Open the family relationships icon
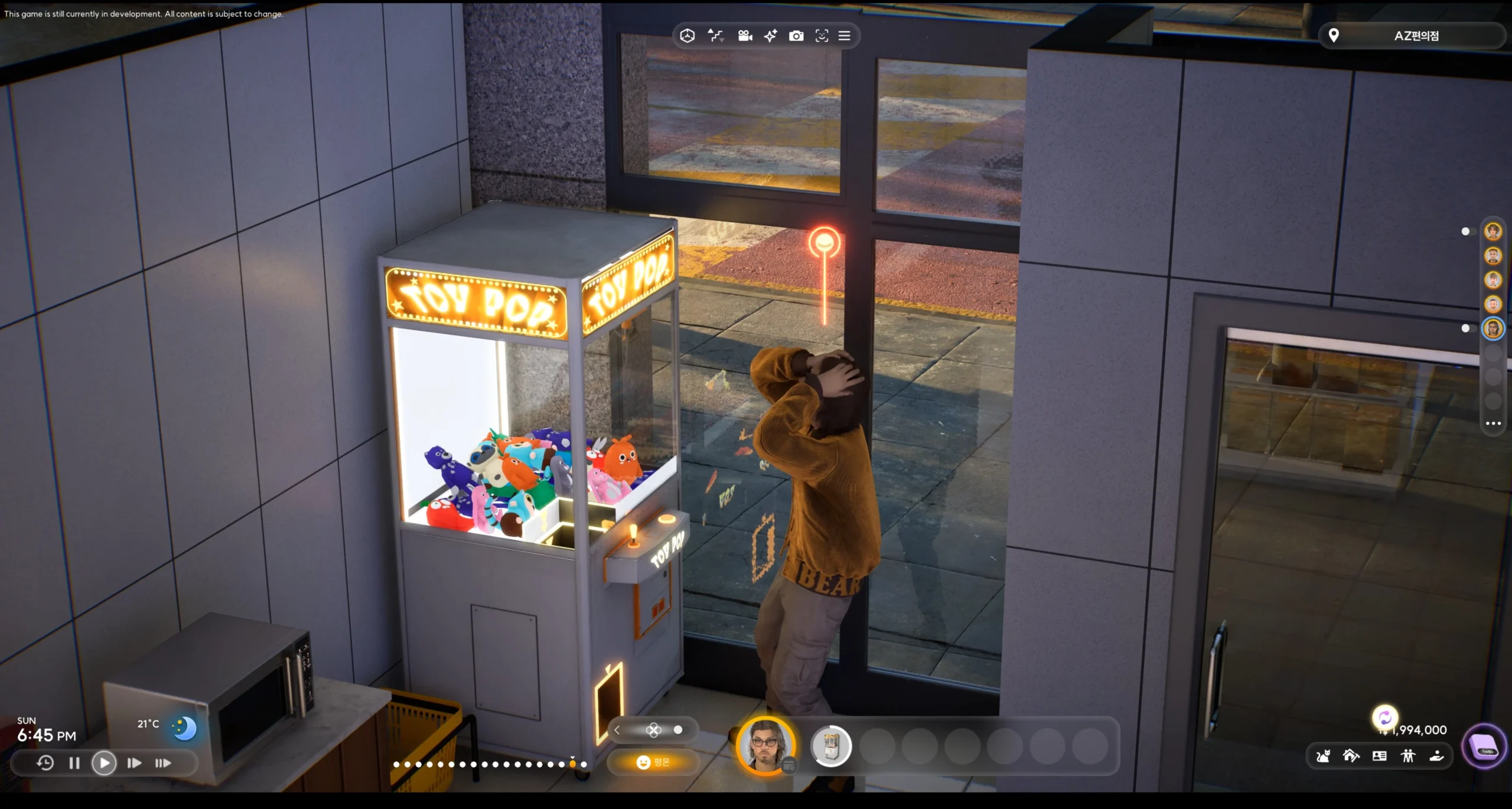This screenshot has width=1512, height=809. click(x=1408, y=756)
